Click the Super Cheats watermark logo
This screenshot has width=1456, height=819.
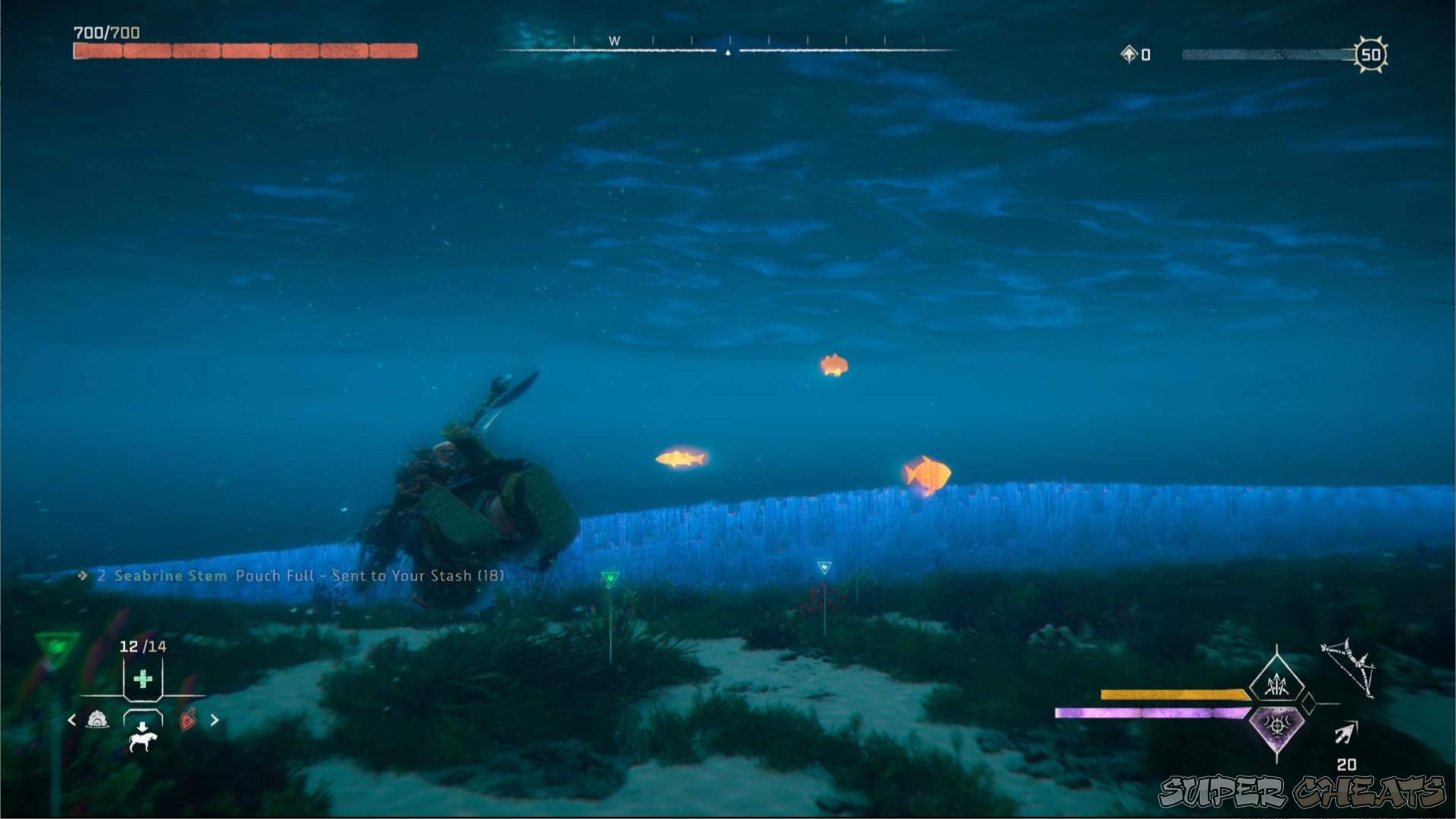[1304, 791]
